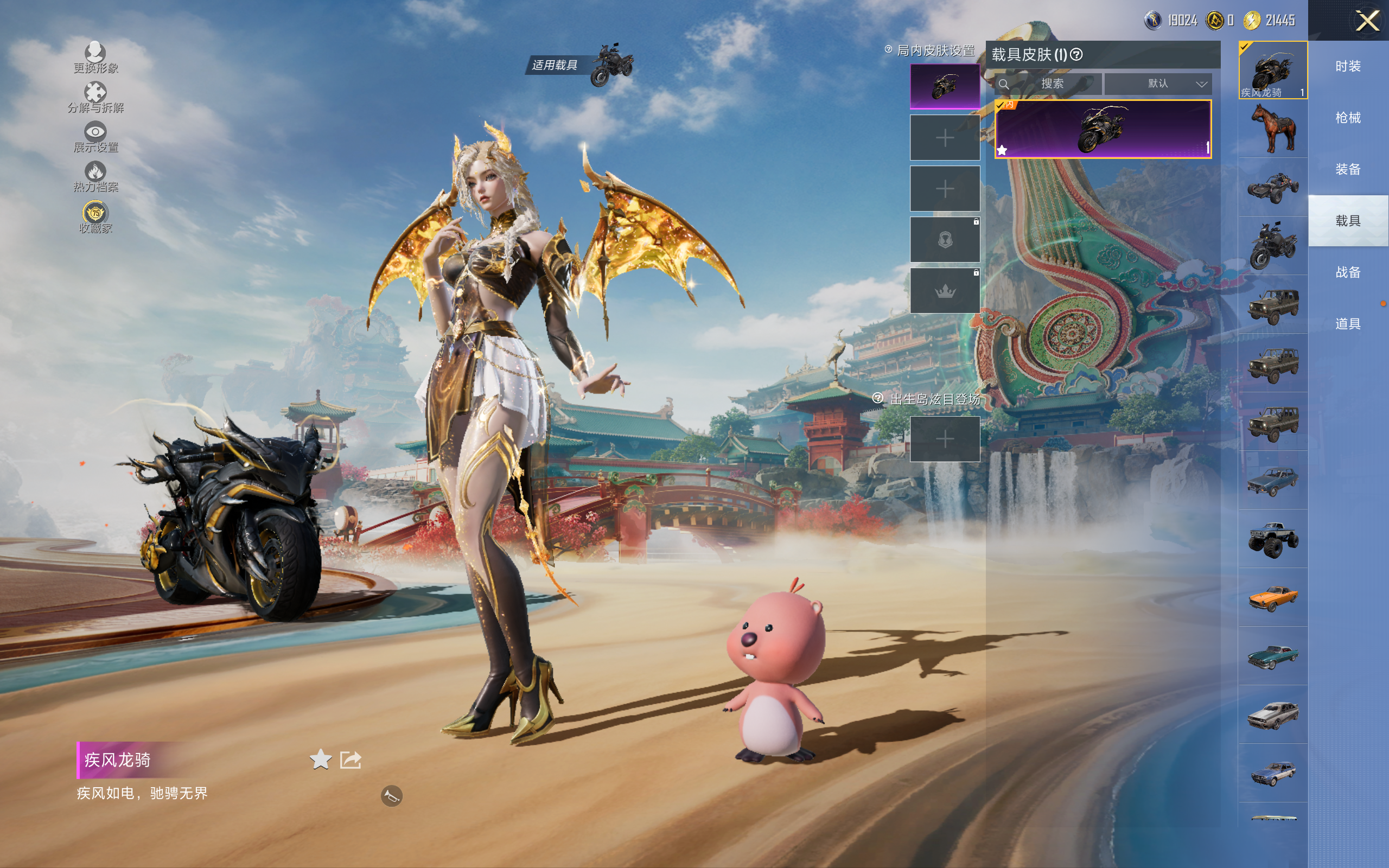Switch to the 时装 tab
Viewport: 1389px width, 868px height.
click(x=1348, y=67)
